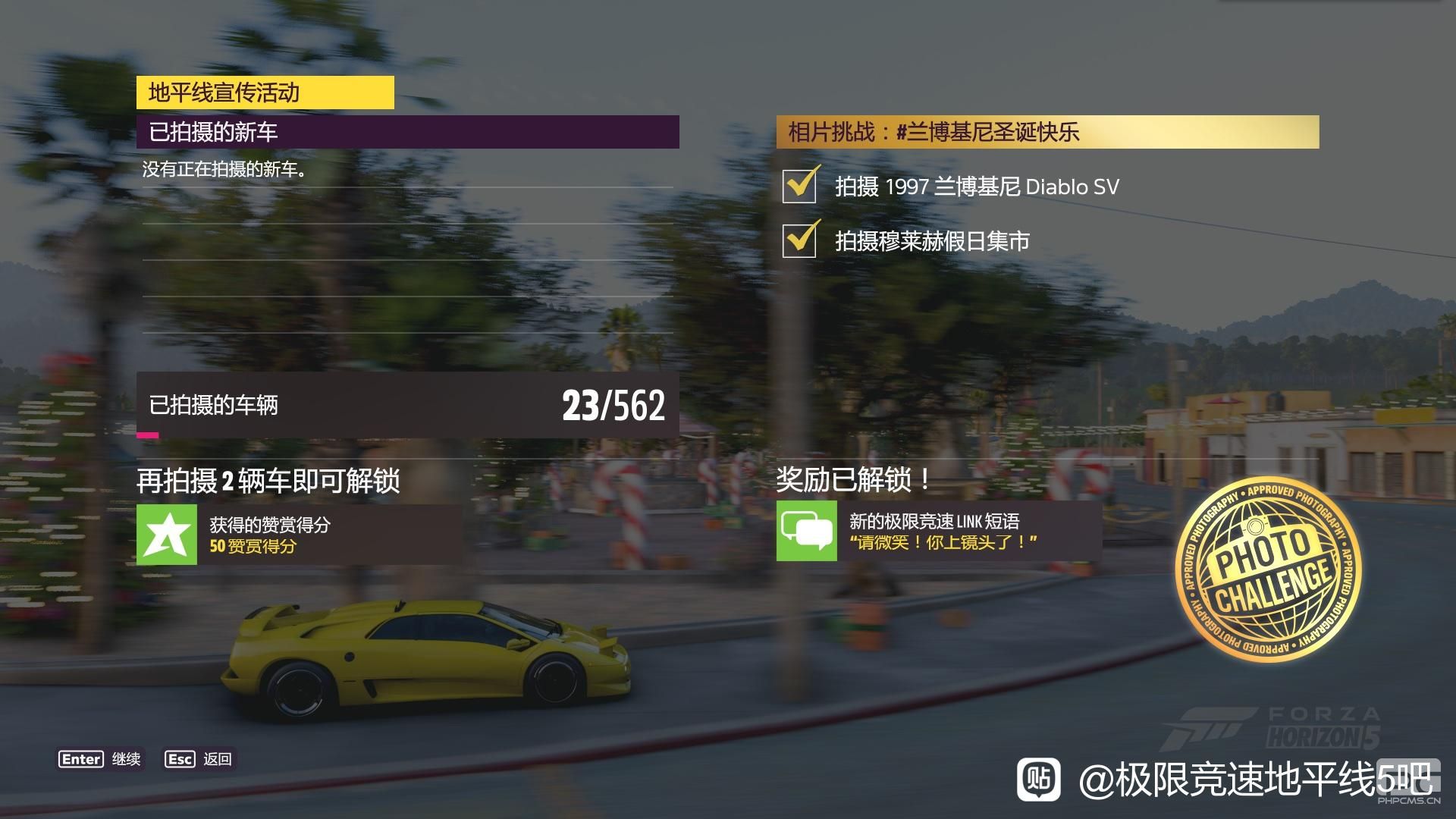Viewport: 1456px width, 819px height.
Task: Click the 地平线宣传活动 header tab
Action: pyautogui.click(x=265, y=93)
